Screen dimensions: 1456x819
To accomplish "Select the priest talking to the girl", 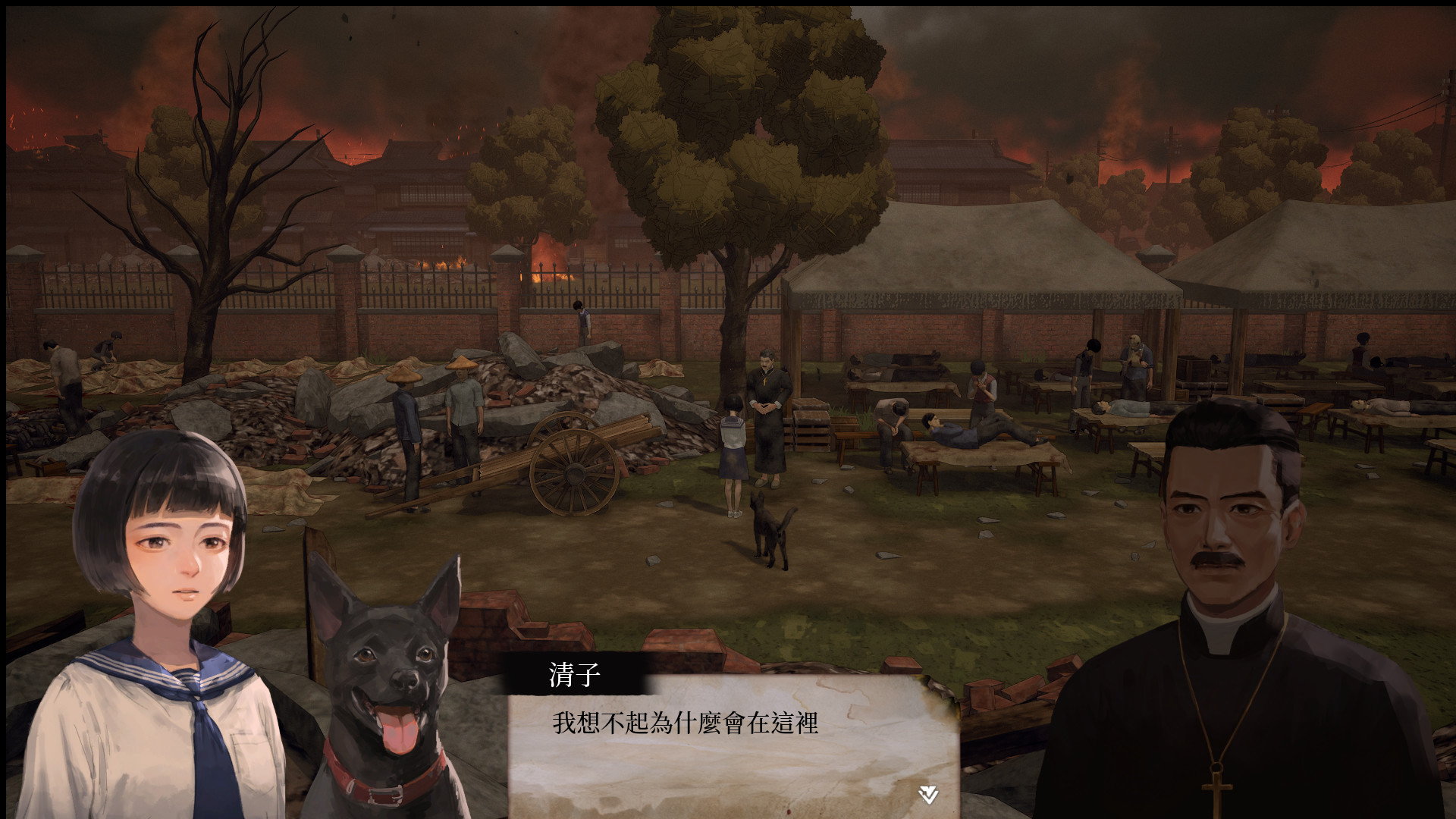I will pyautogui.click(x=768, y=409).
